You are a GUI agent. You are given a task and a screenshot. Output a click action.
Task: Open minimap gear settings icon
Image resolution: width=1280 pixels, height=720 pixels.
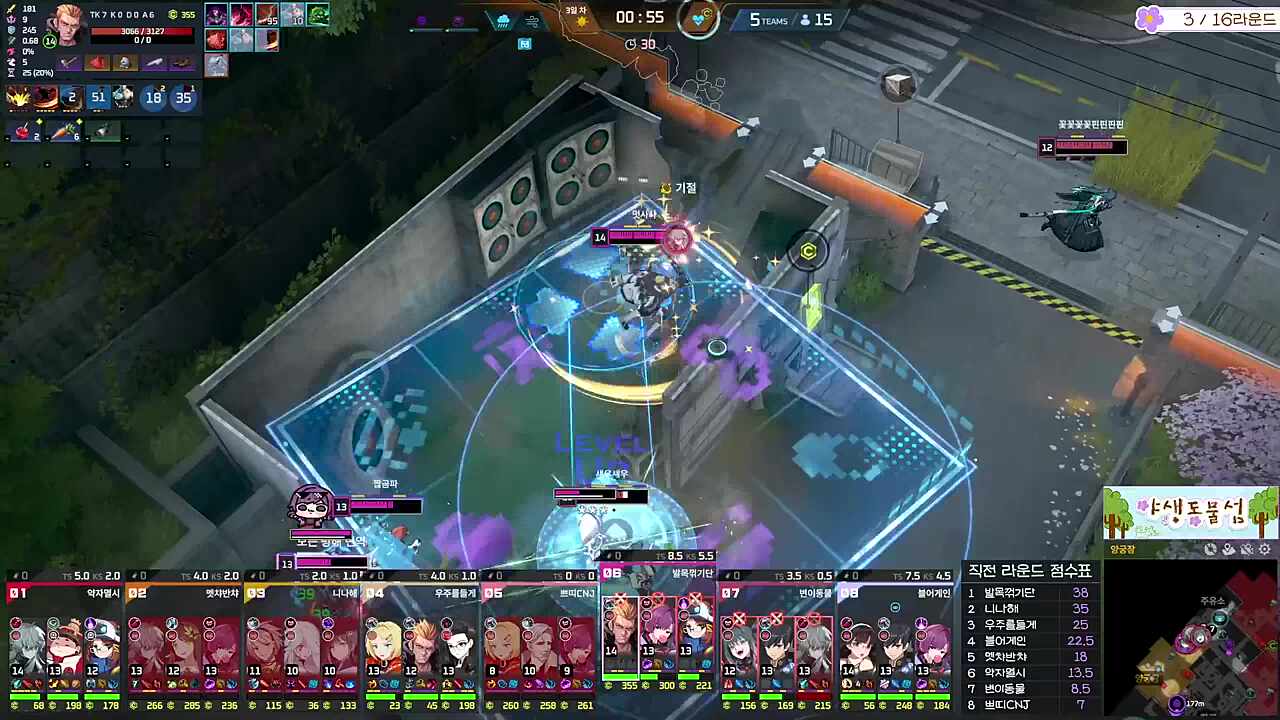click(1265, 549)
